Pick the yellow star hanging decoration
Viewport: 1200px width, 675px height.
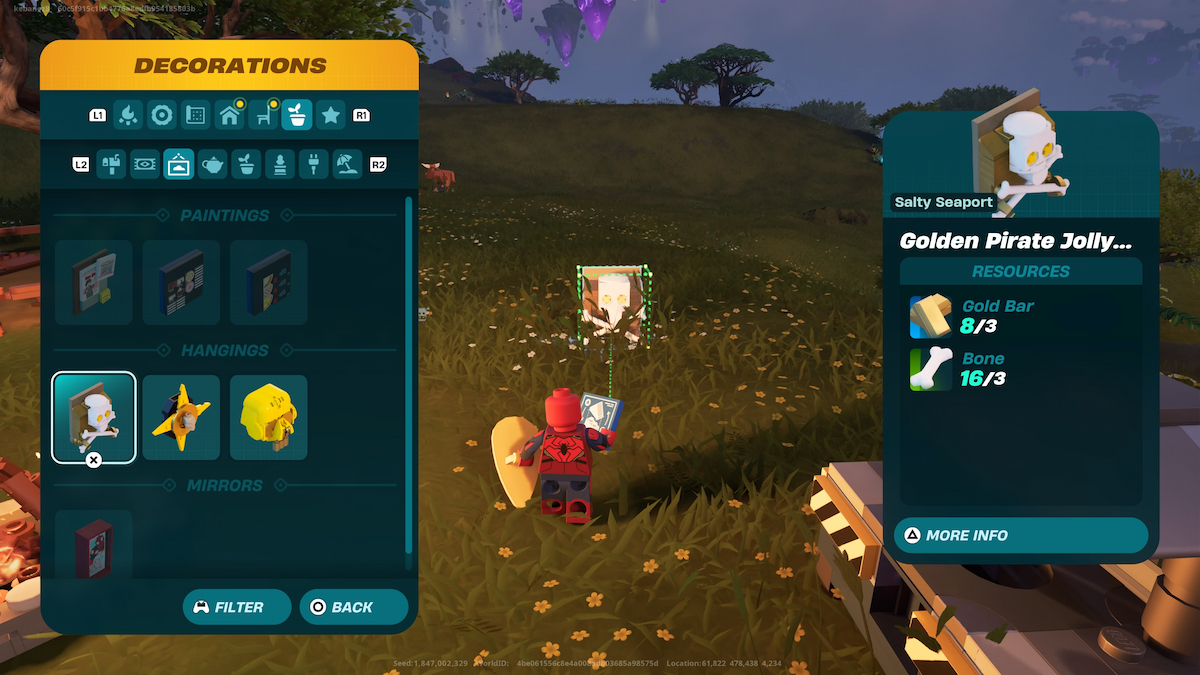click(x=181, y=417)
